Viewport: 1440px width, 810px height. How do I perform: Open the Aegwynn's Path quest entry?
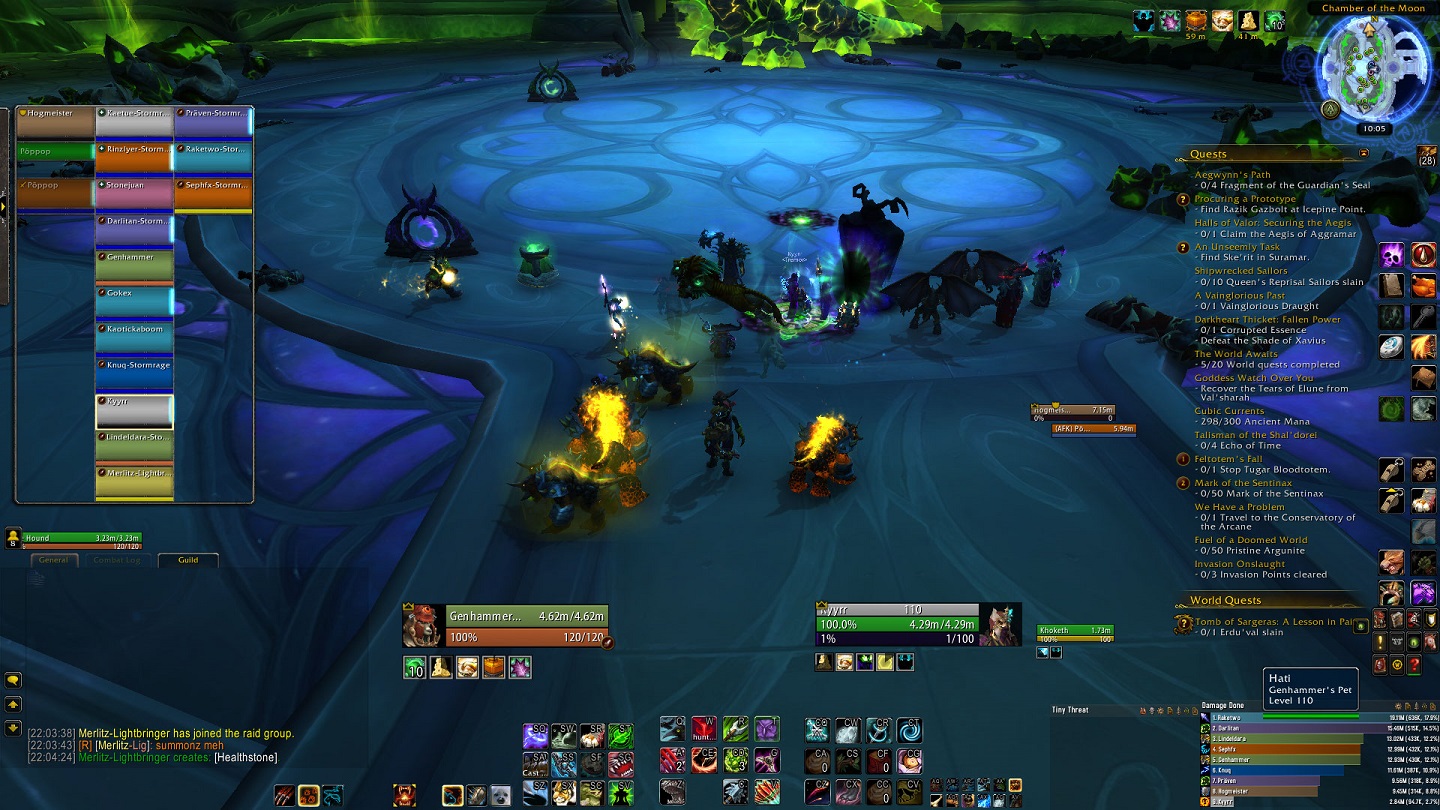[x=1232, y=175]
